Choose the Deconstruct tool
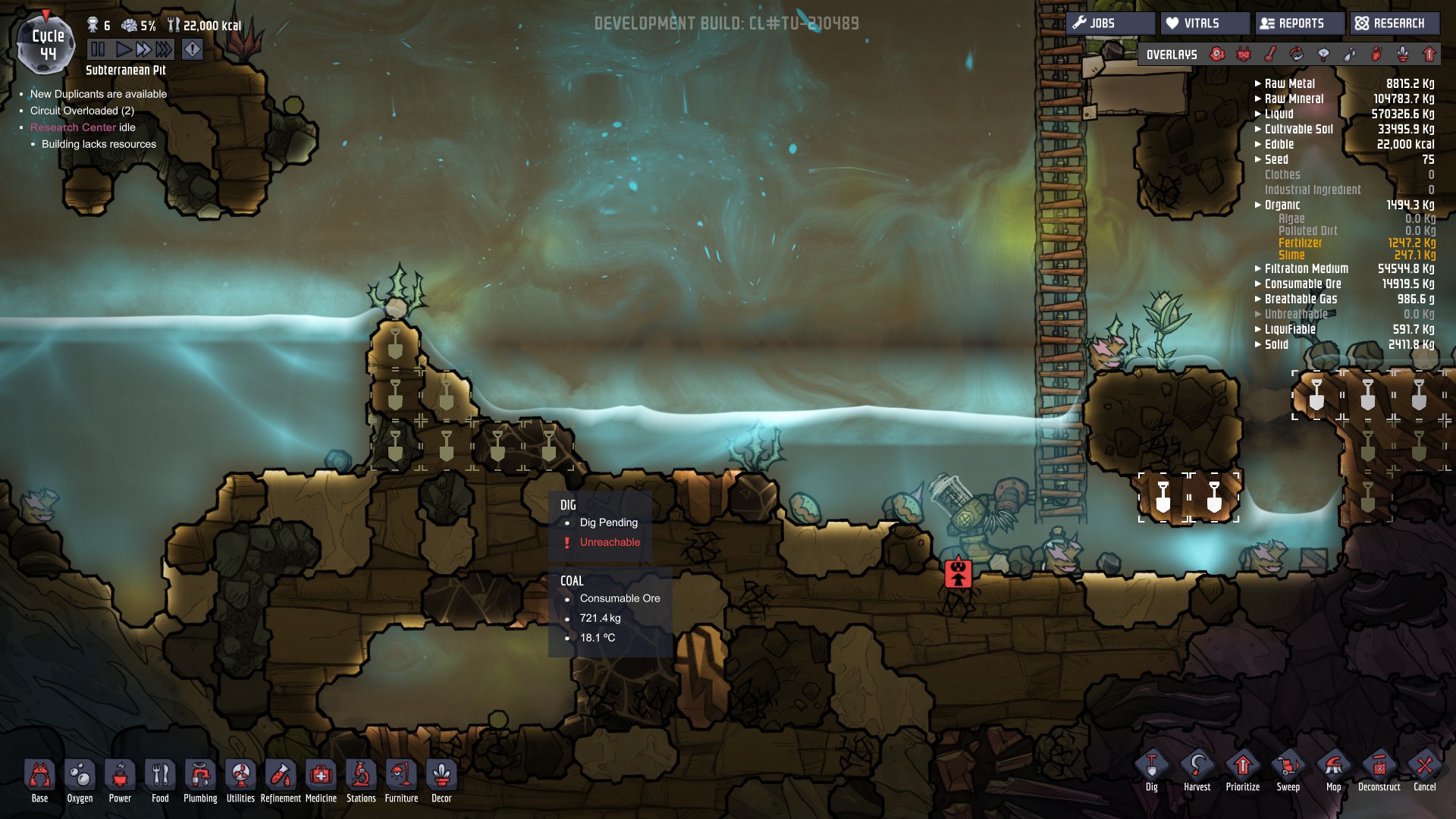Screen dimensions: 1456x819 pos(1379,767)
